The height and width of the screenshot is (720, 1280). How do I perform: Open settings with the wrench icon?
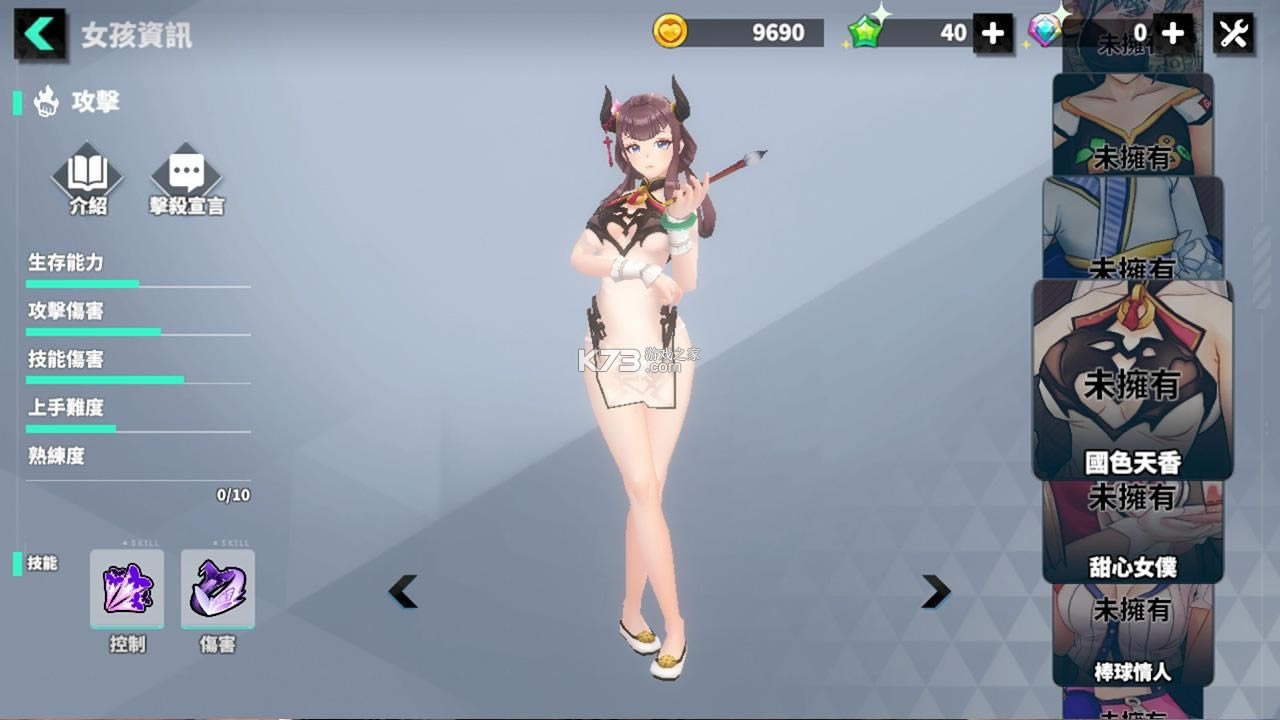point(1233,34)
